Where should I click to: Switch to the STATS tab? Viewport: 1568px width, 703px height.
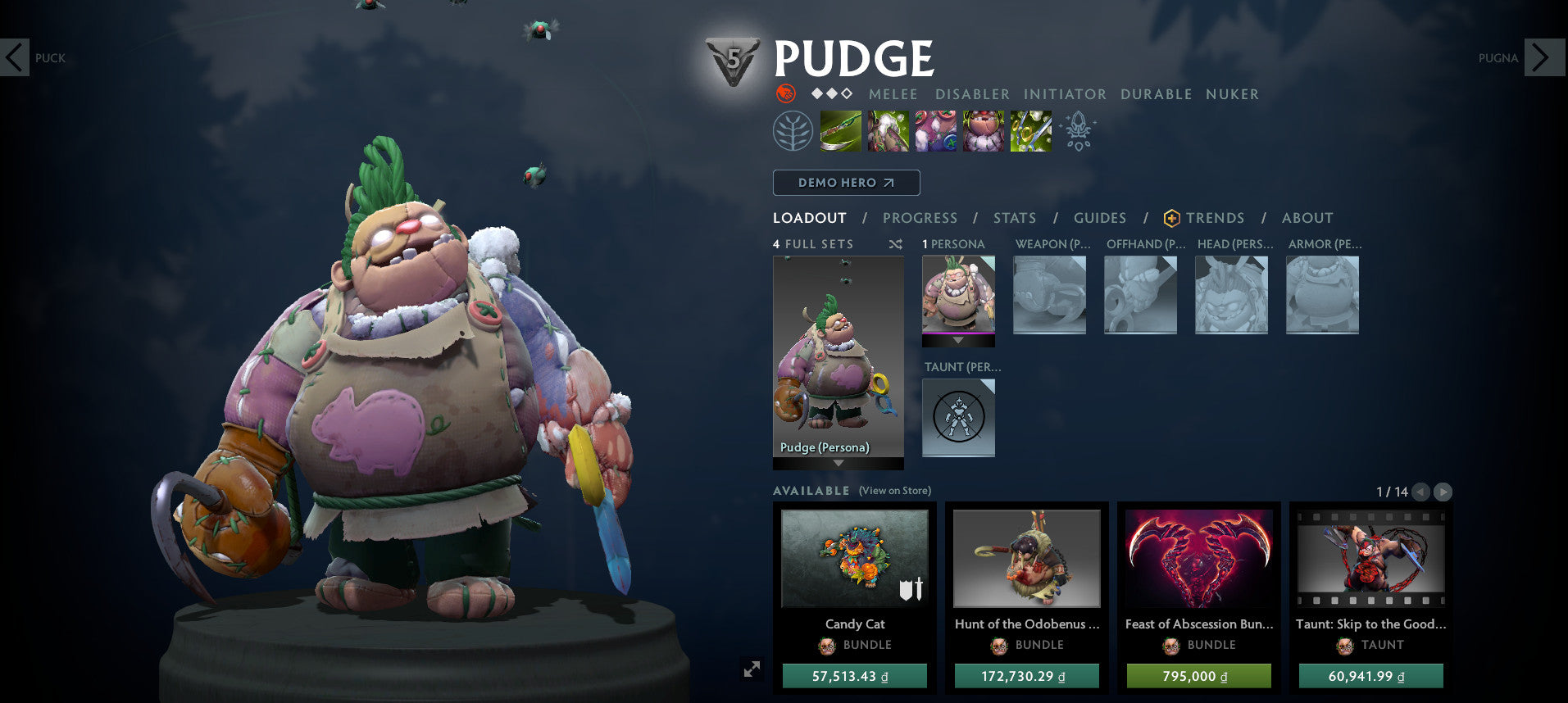coord(1014,218)
